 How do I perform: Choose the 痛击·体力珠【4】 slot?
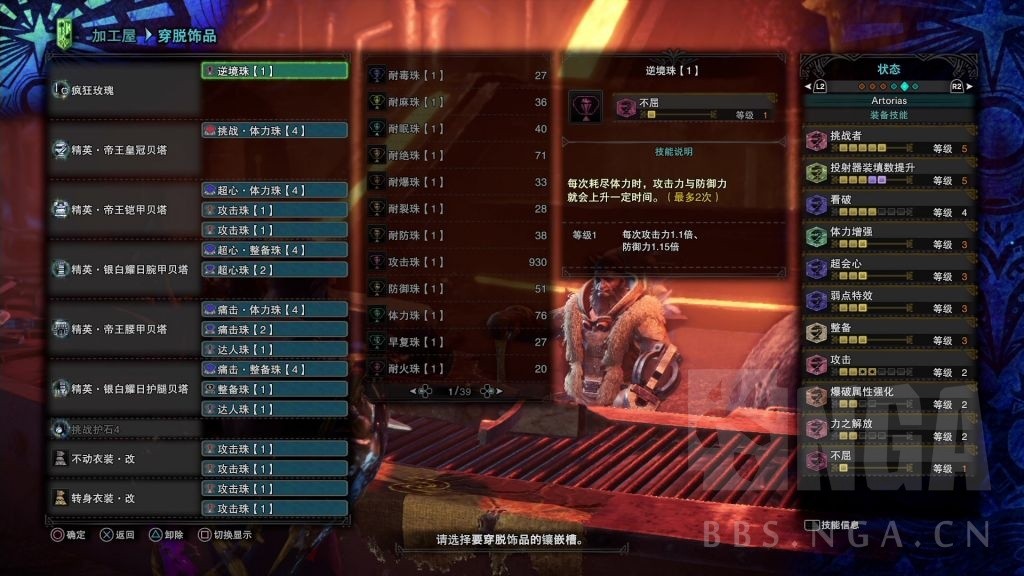(x=274, y=310)
